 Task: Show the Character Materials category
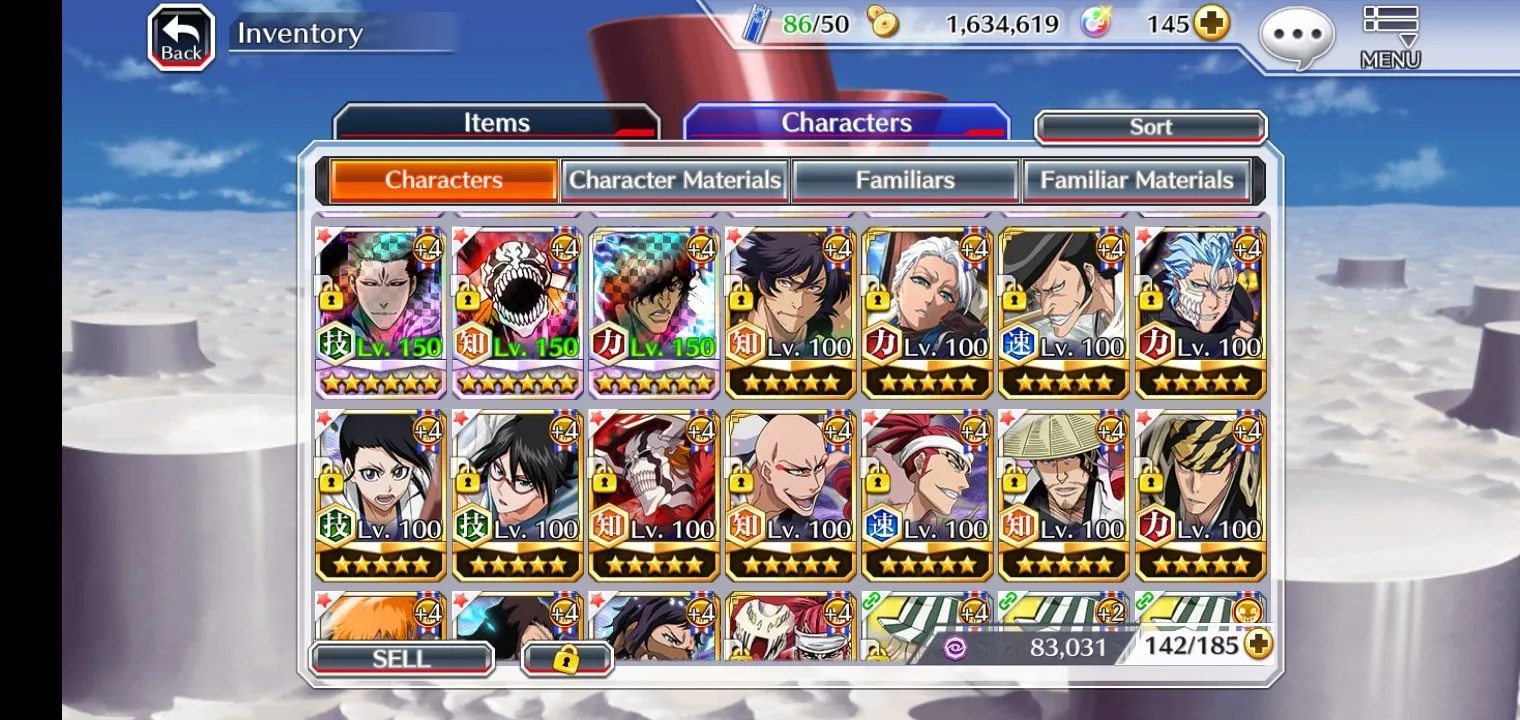pos(675,181)
